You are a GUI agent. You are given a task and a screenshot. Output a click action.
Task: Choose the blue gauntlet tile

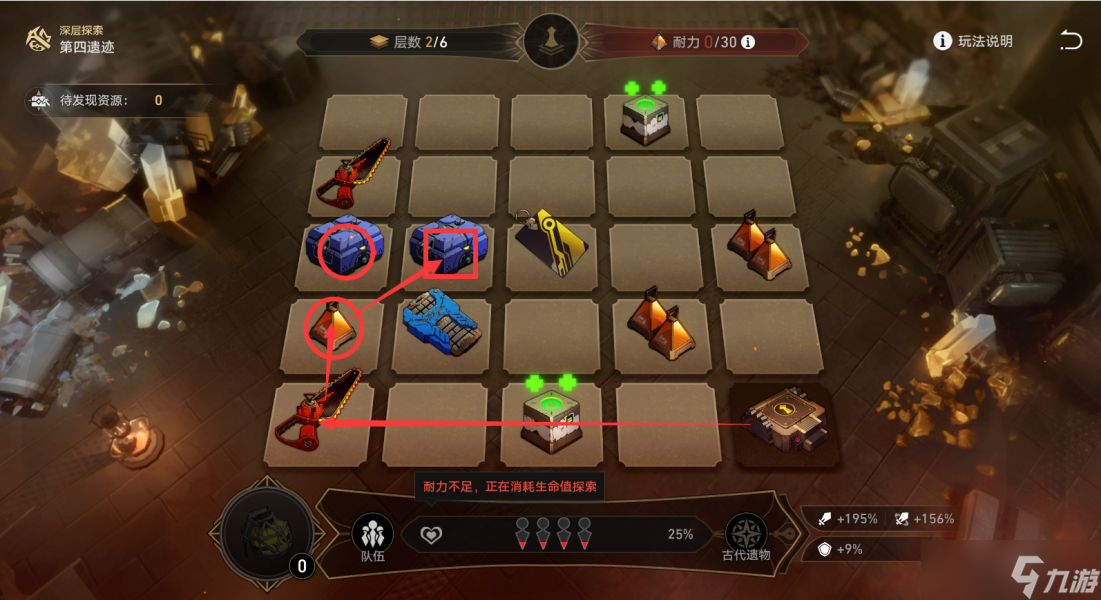point(443,322)
